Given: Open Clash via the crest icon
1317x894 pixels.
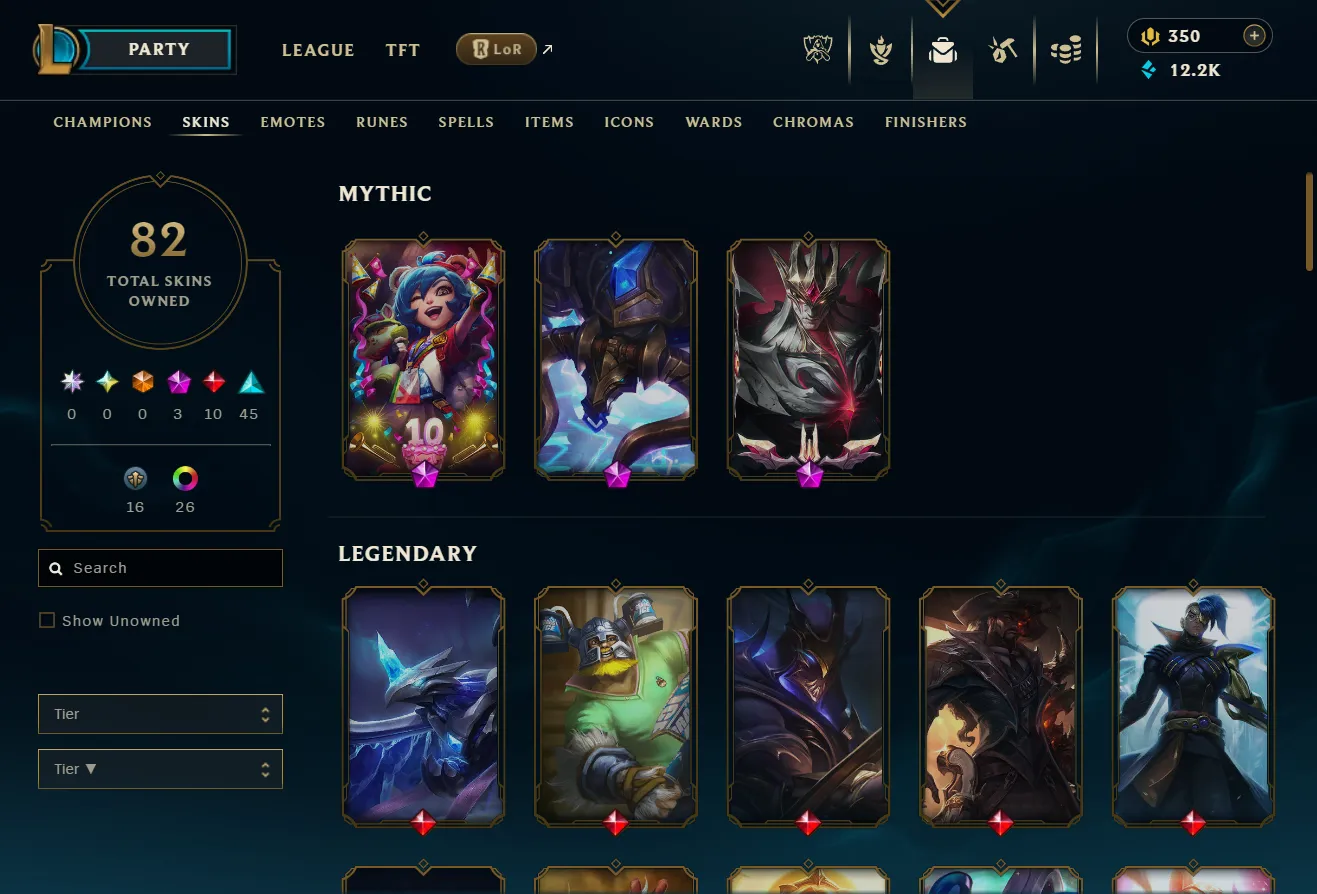Looking at the screenshot, I should pos(880,49).
